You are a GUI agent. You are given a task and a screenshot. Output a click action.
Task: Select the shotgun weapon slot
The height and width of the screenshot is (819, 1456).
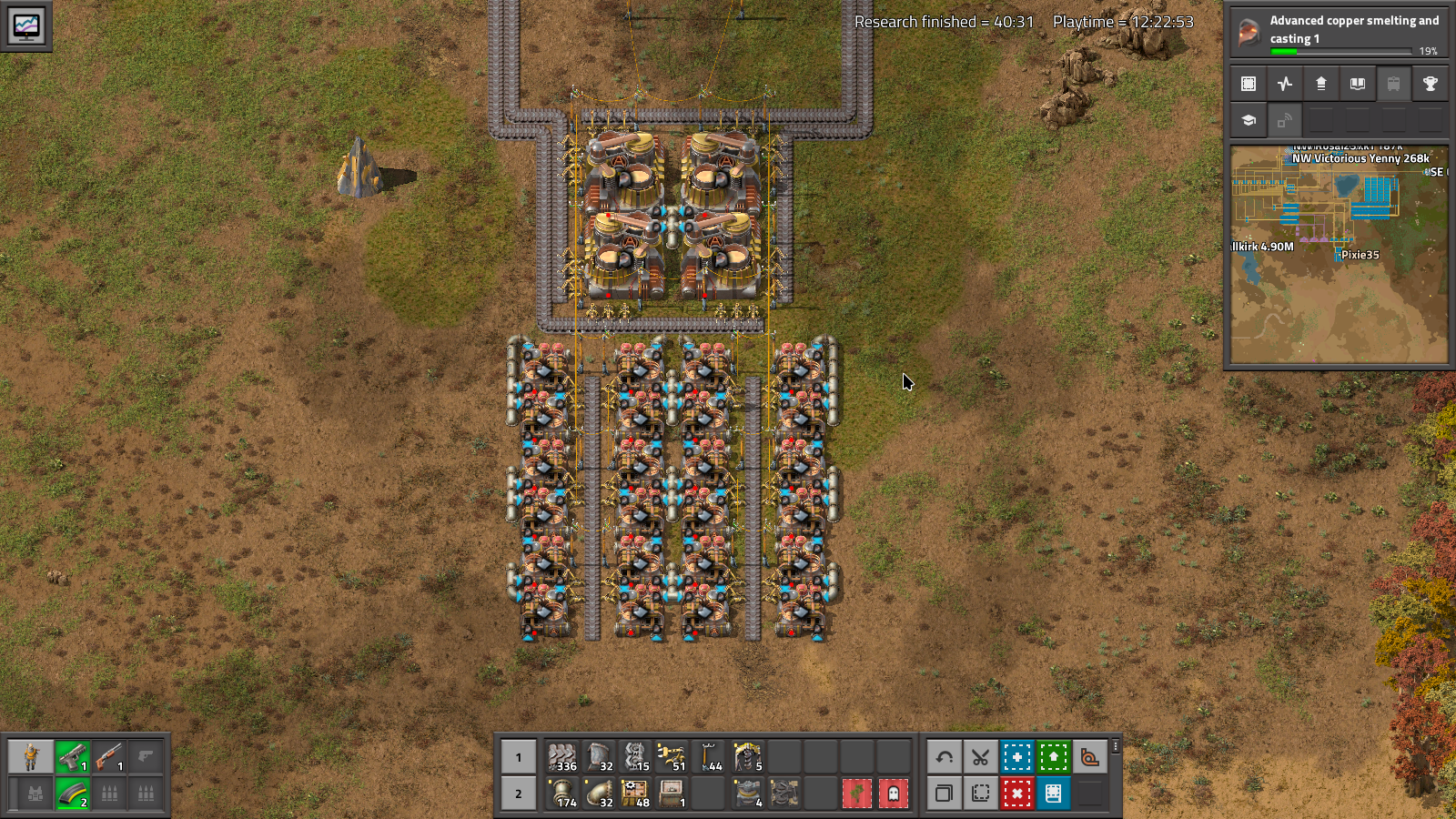(x=109, y=756)
